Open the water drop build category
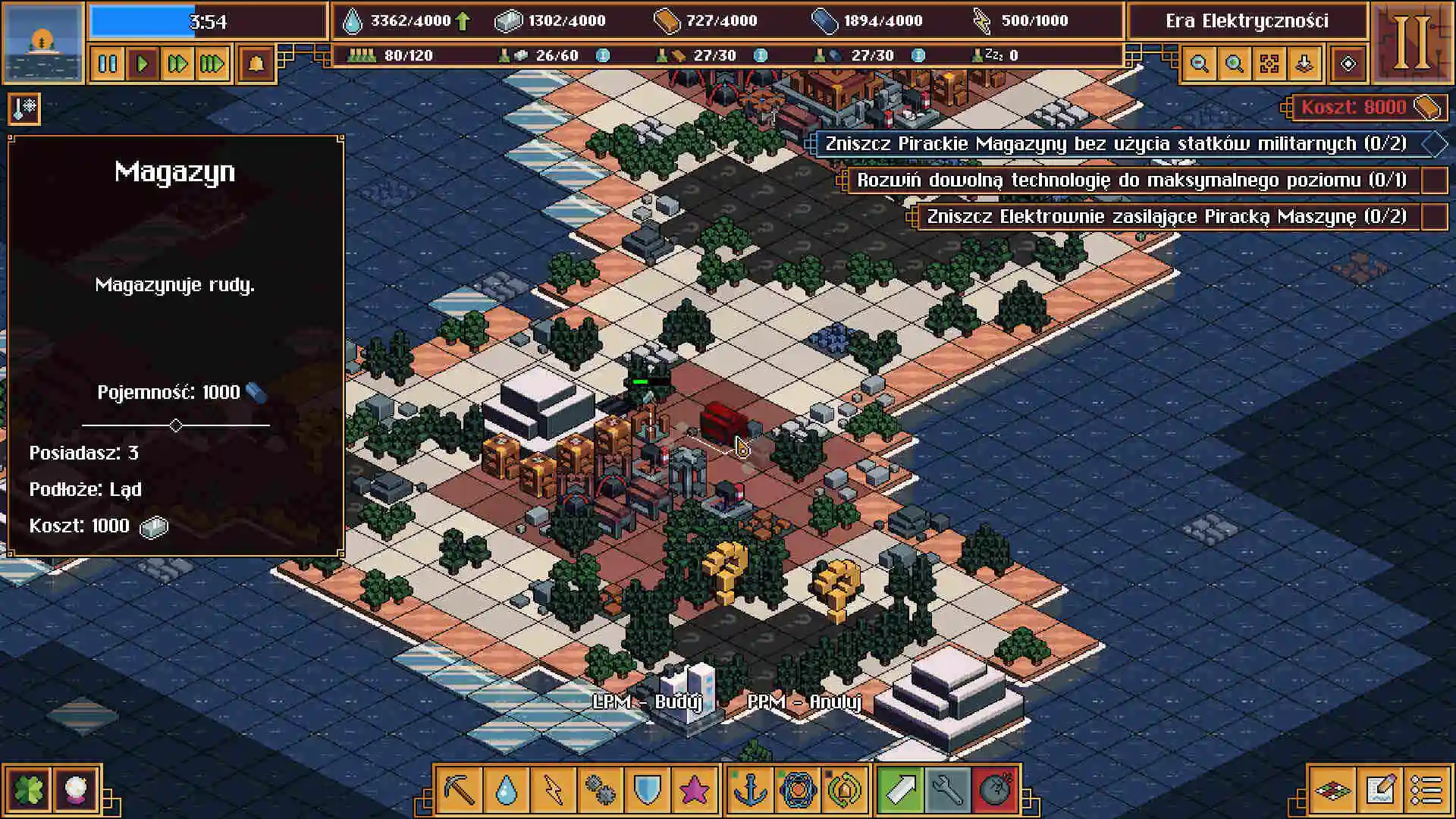1456x819 pixels. (507, 790)
